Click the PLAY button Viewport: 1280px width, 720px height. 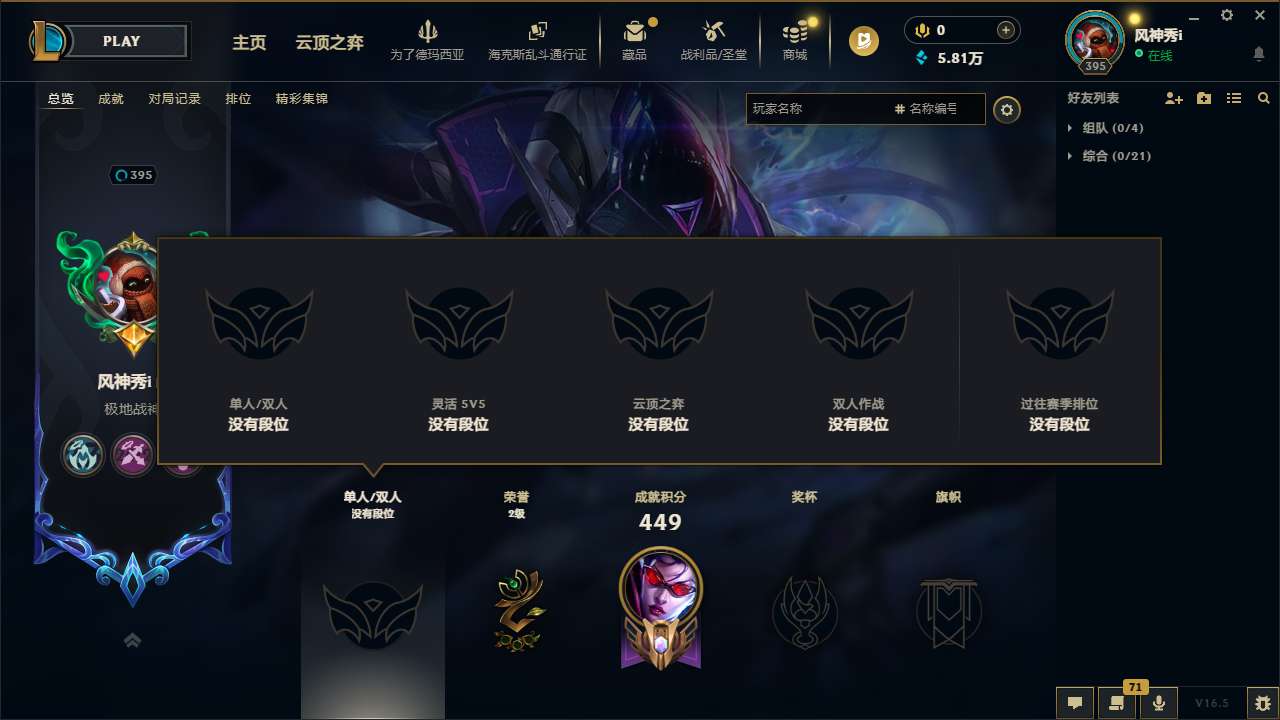[x=122, y=41]
